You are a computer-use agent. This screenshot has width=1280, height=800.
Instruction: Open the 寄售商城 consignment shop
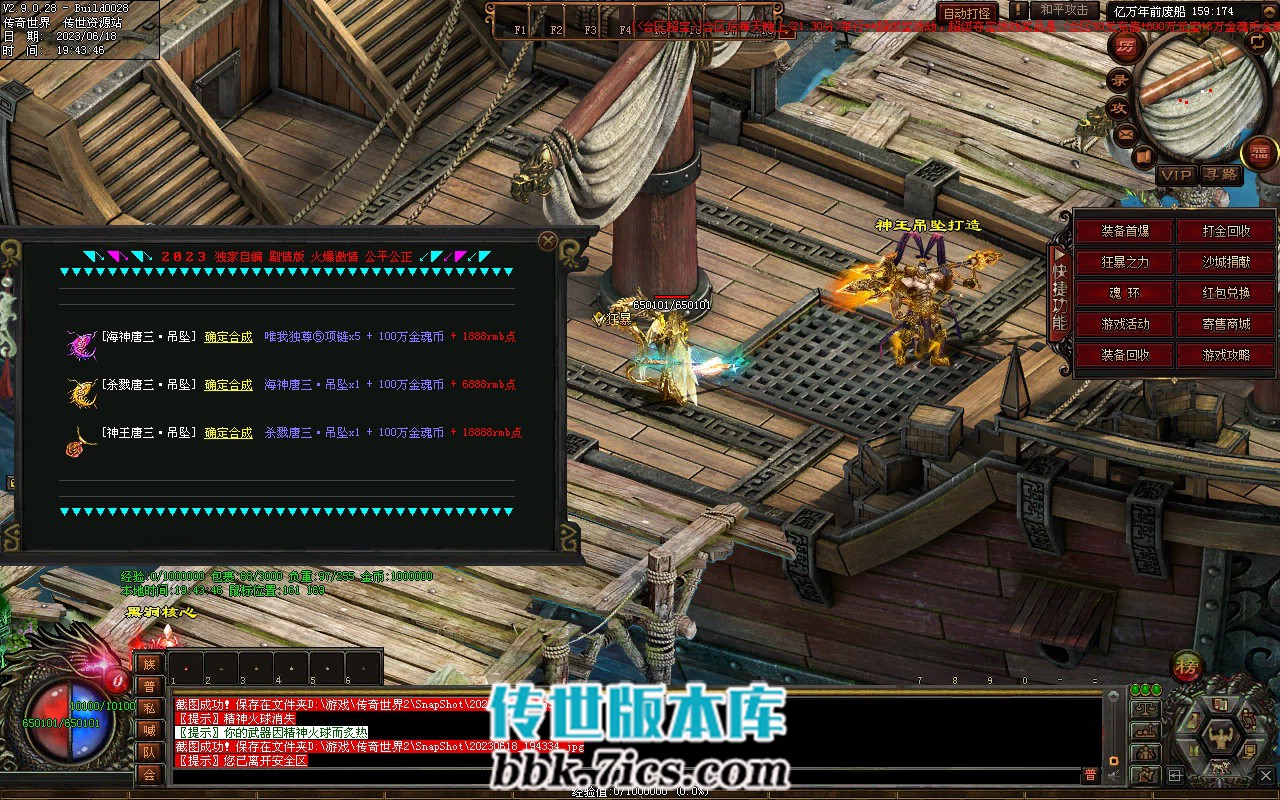(x=1226, y=324)
